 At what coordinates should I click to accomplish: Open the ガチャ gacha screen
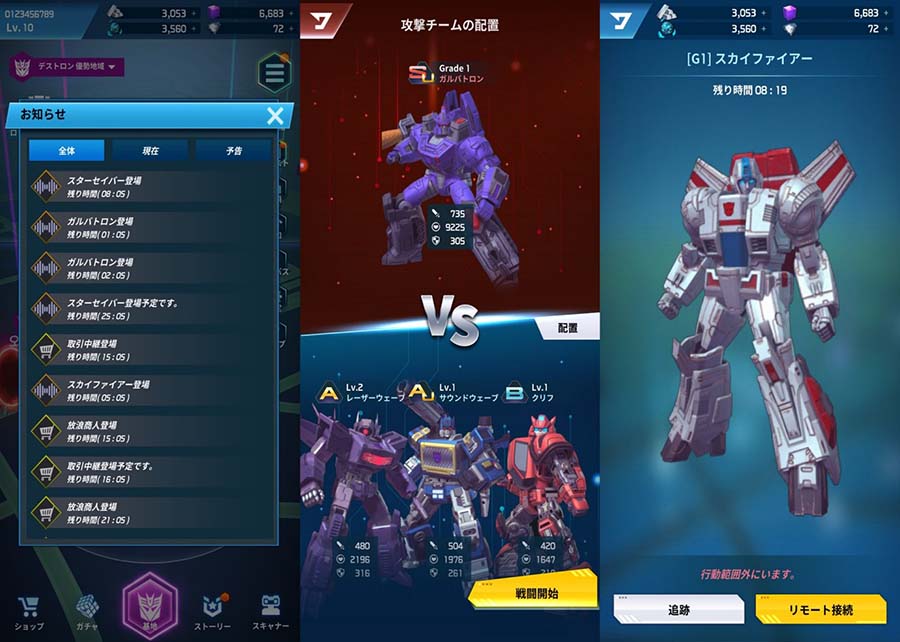click(89, 611)
